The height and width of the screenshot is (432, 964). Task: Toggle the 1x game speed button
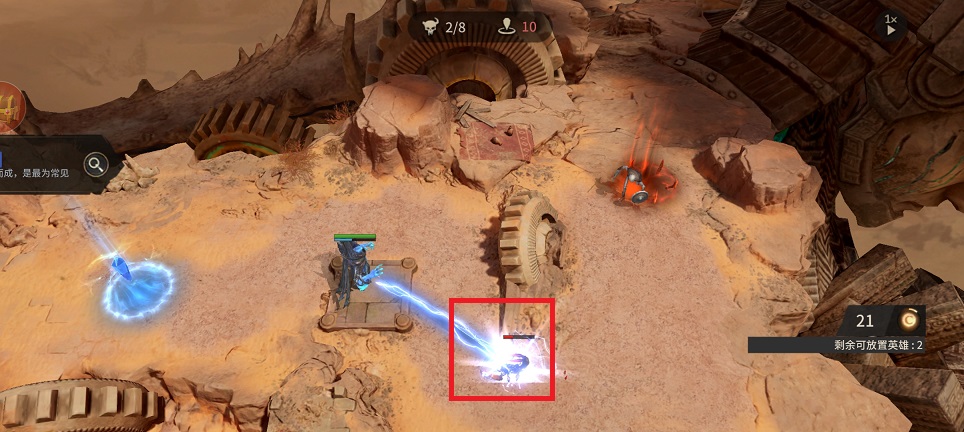coord(890,25)
